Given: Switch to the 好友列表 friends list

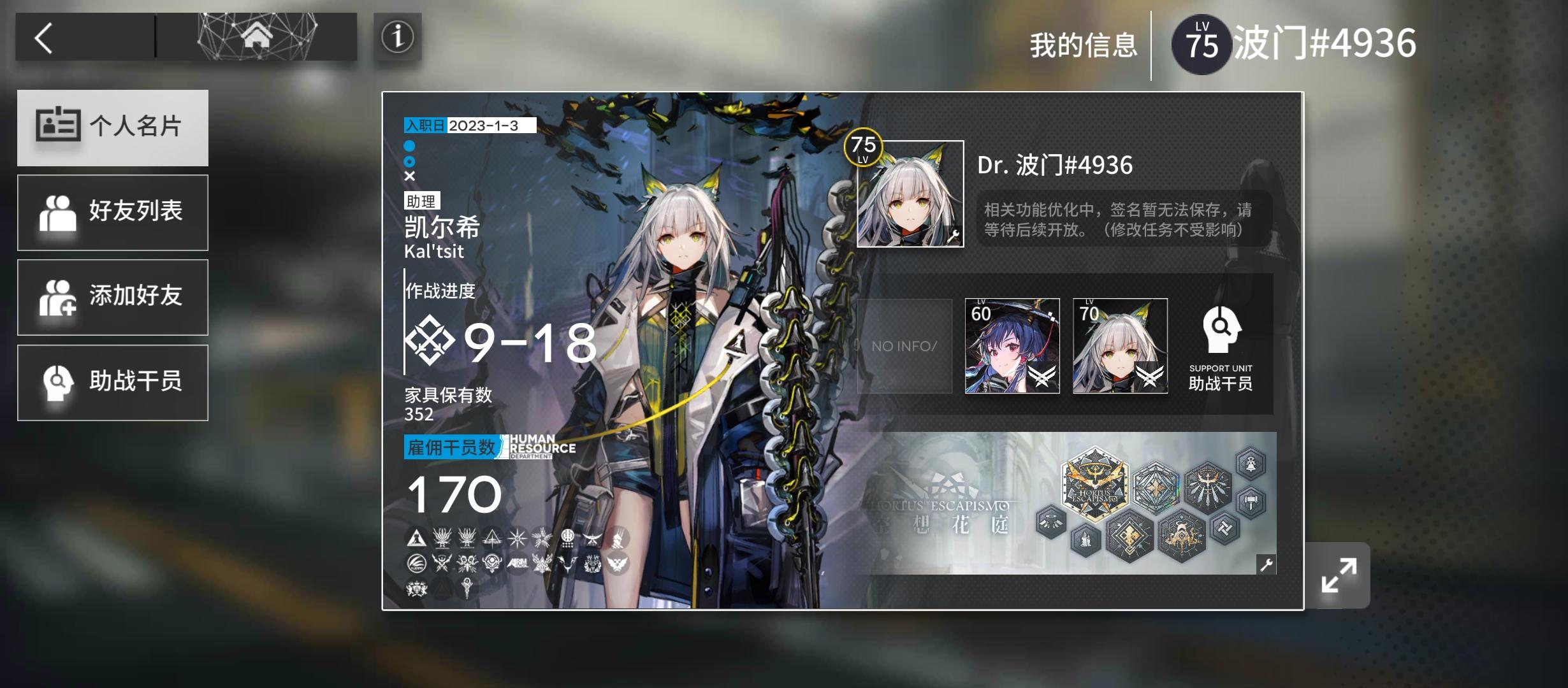Looking at the screenshot, I should pos(113,212).
